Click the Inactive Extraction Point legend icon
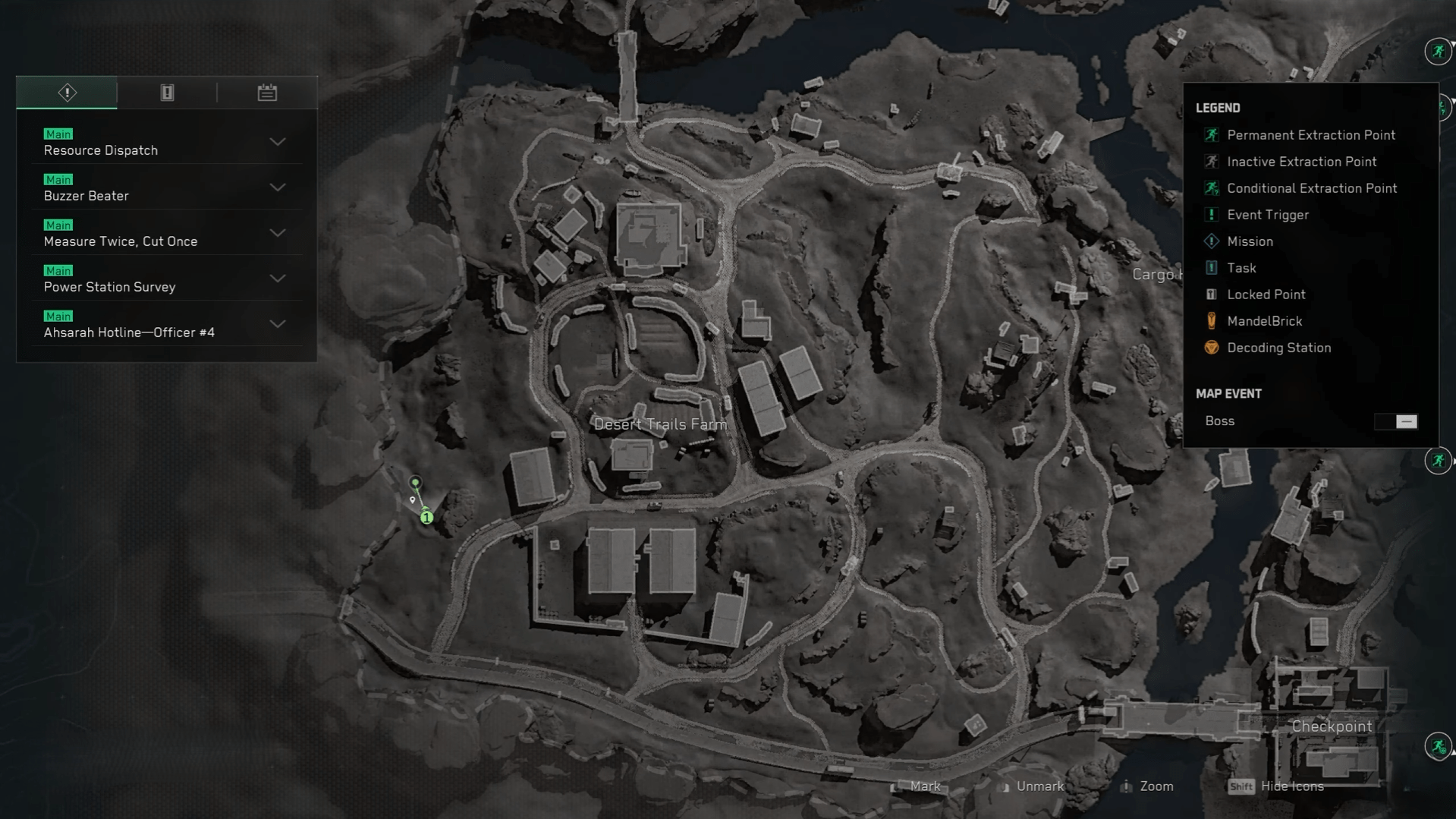 coord(1212,162)
